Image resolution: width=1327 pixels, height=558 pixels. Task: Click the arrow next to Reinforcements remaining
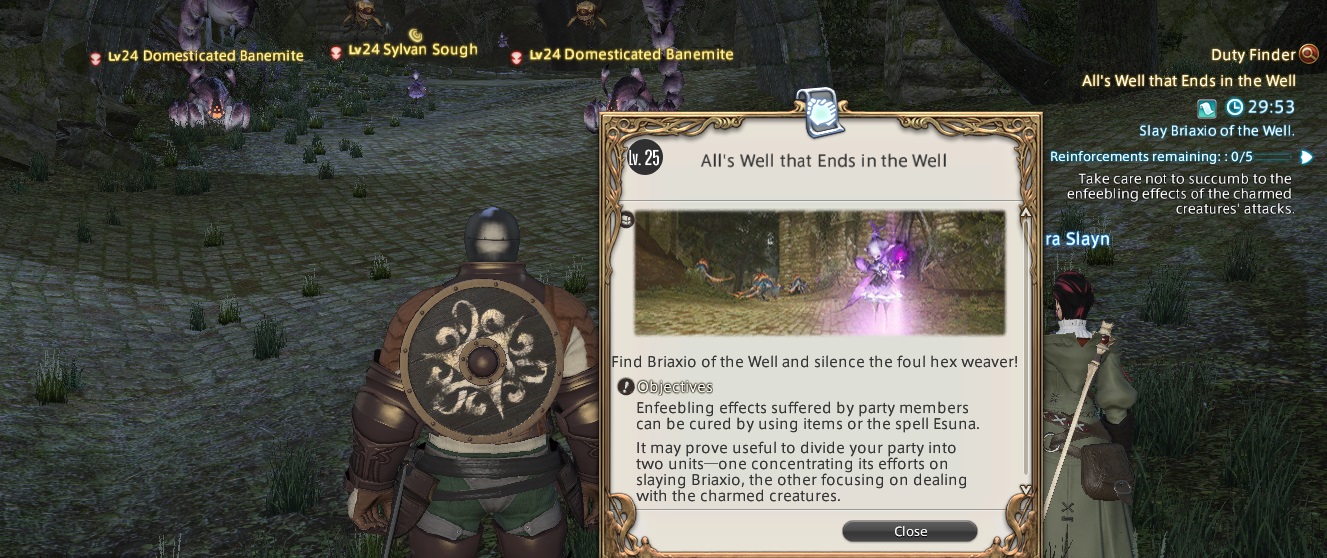1306,157
